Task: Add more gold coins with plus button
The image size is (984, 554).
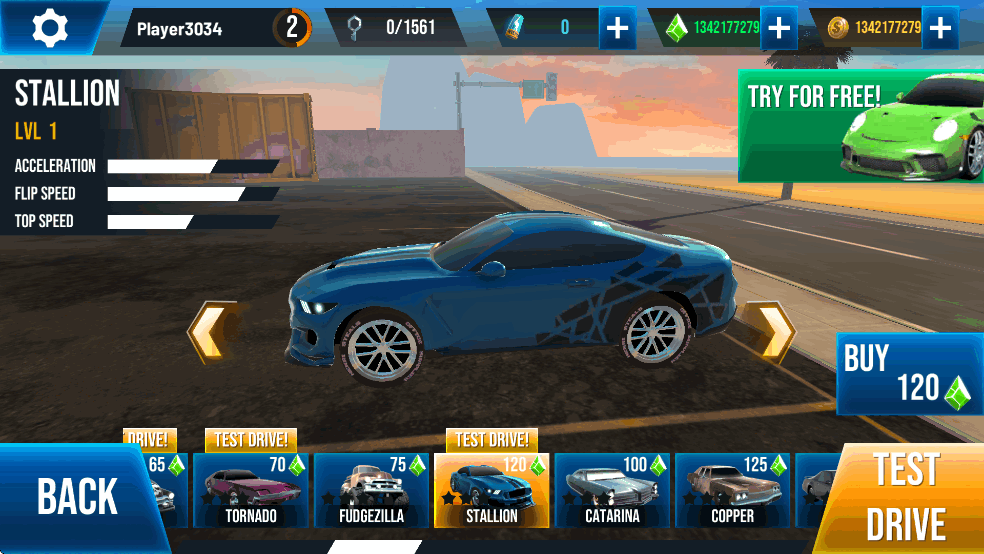Action: (x=939, y=28)
